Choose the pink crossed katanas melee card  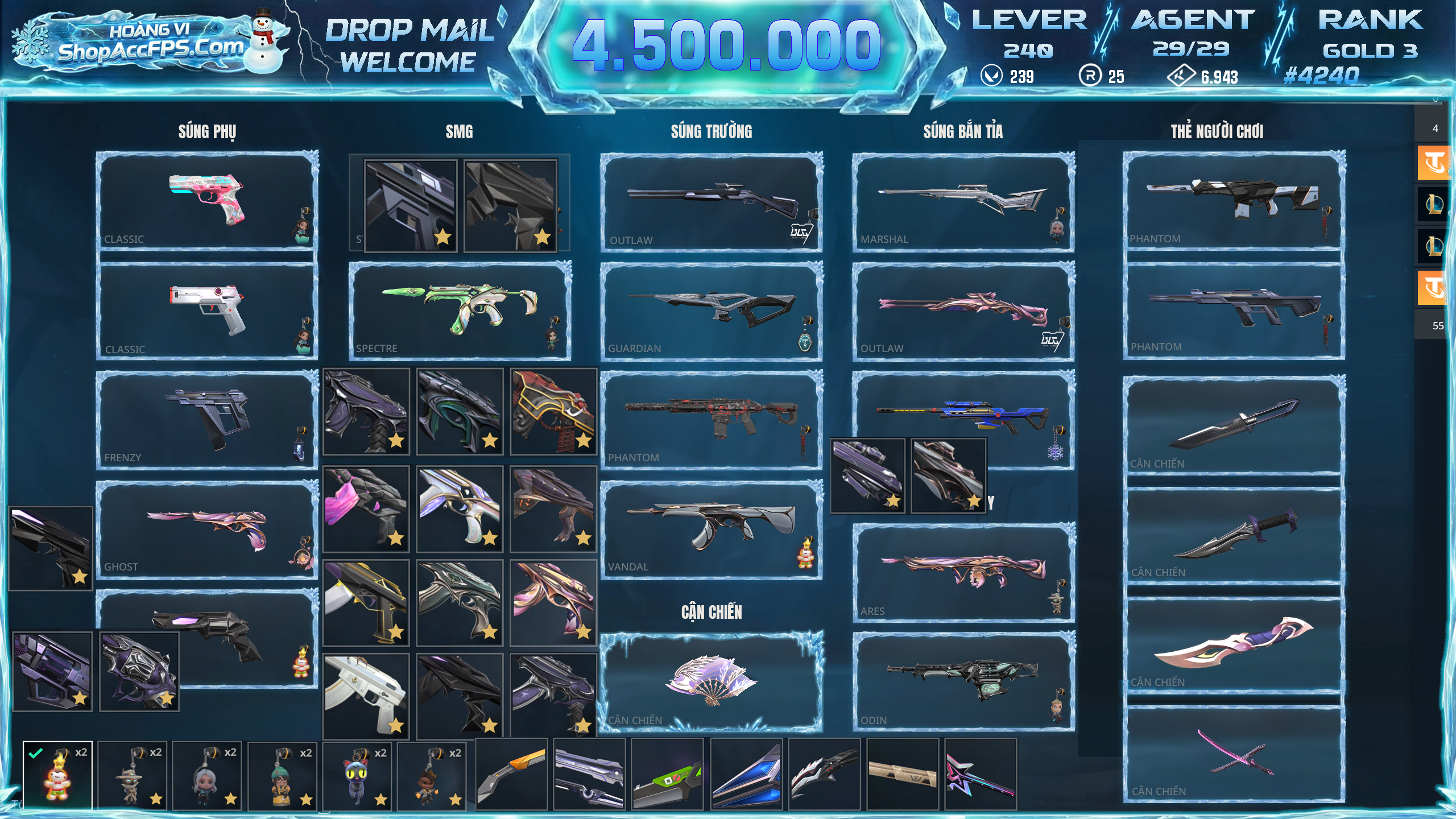point(1234,754)
